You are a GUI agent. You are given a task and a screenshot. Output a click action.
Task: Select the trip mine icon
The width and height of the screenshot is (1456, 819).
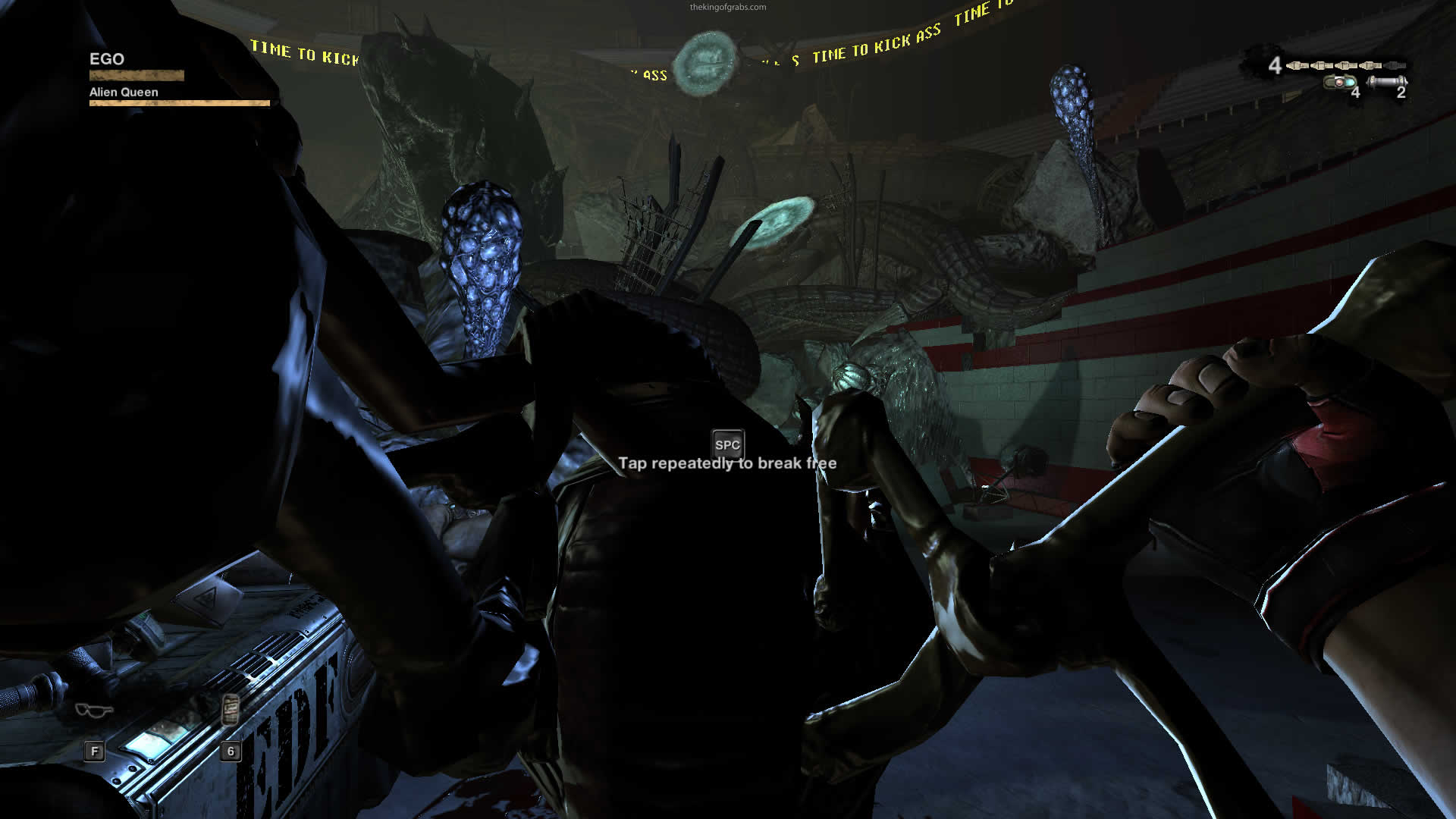[x=1340, y=82]
